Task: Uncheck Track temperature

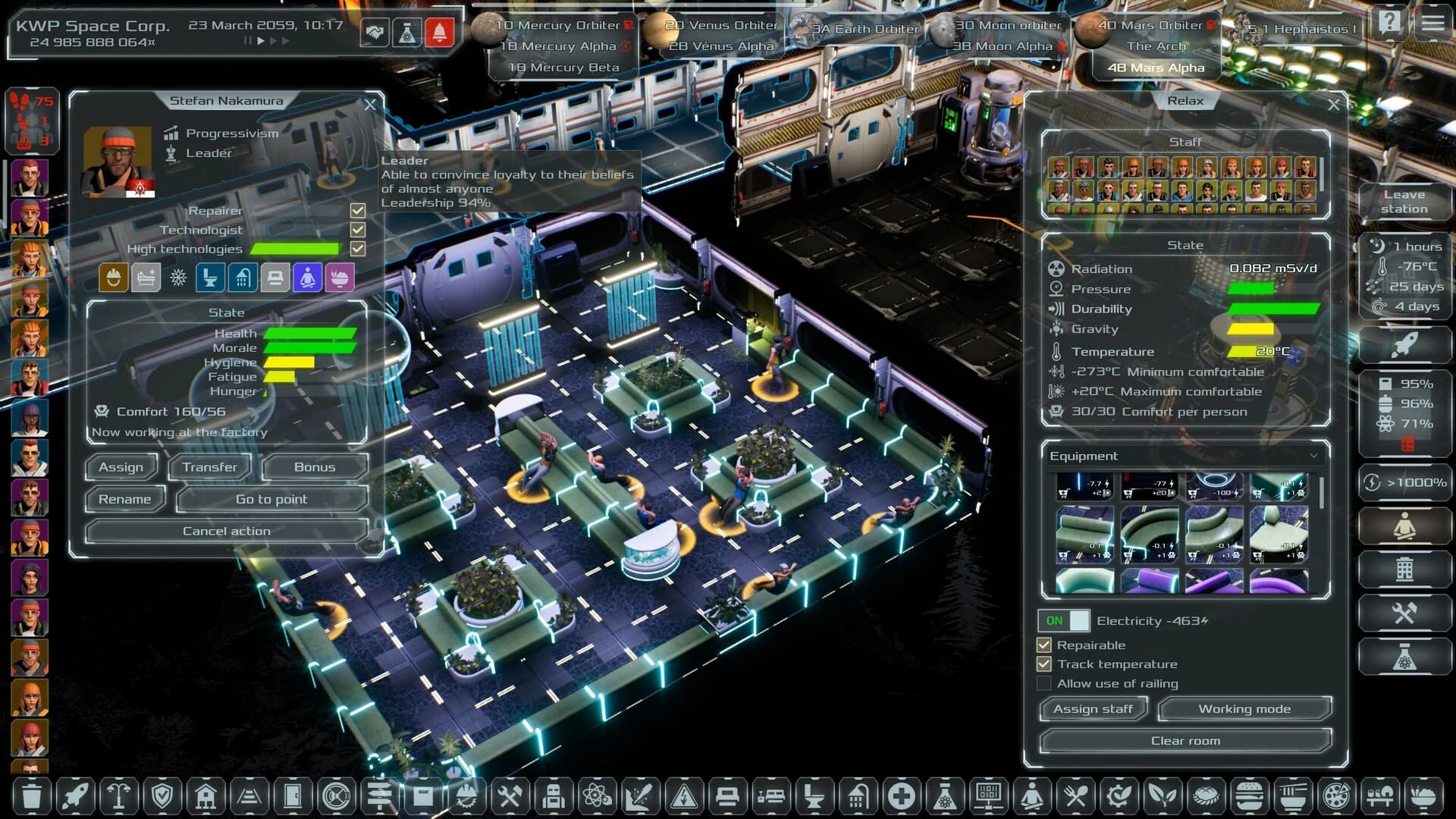Action: 1045,664
